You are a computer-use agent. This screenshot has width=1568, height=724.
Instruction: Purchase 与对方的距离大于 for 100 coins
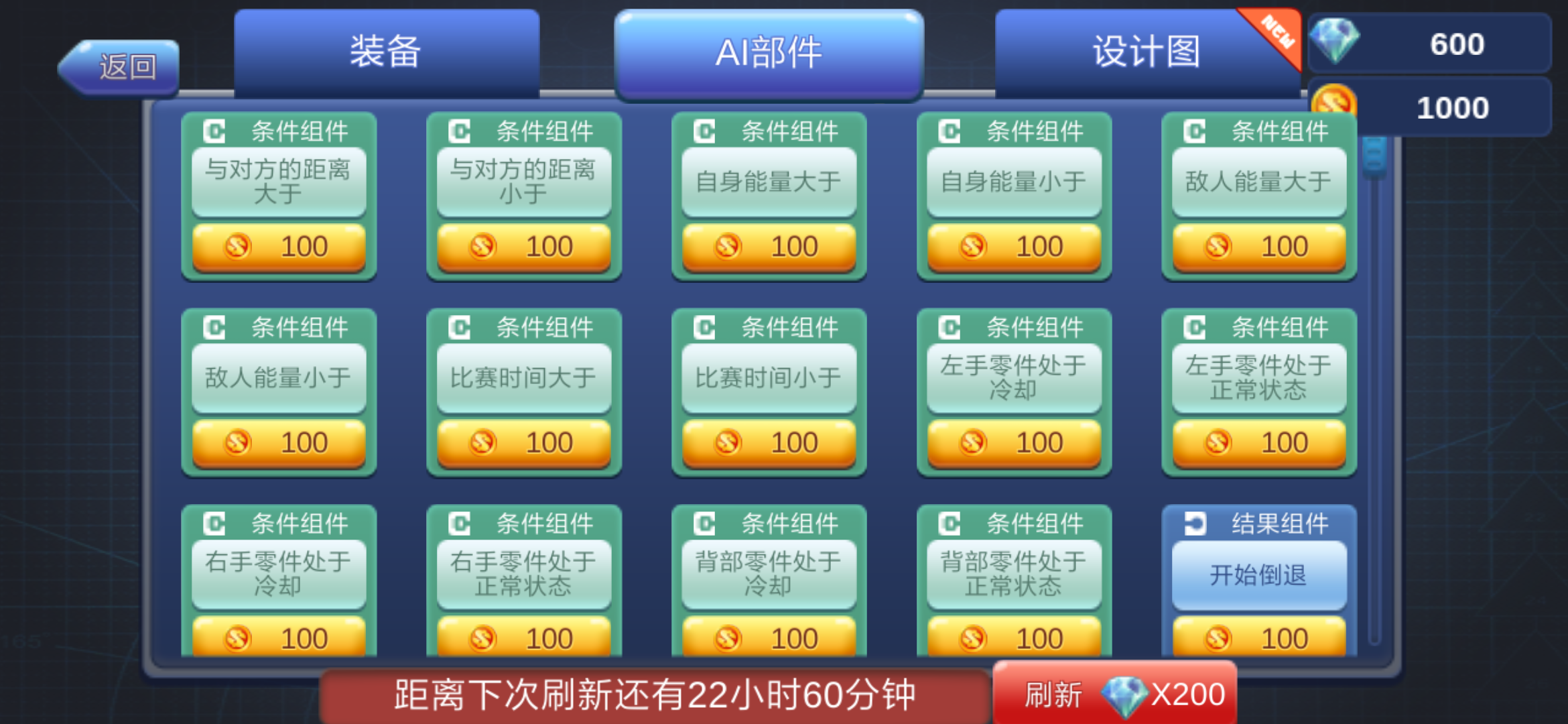coord(279,246)
